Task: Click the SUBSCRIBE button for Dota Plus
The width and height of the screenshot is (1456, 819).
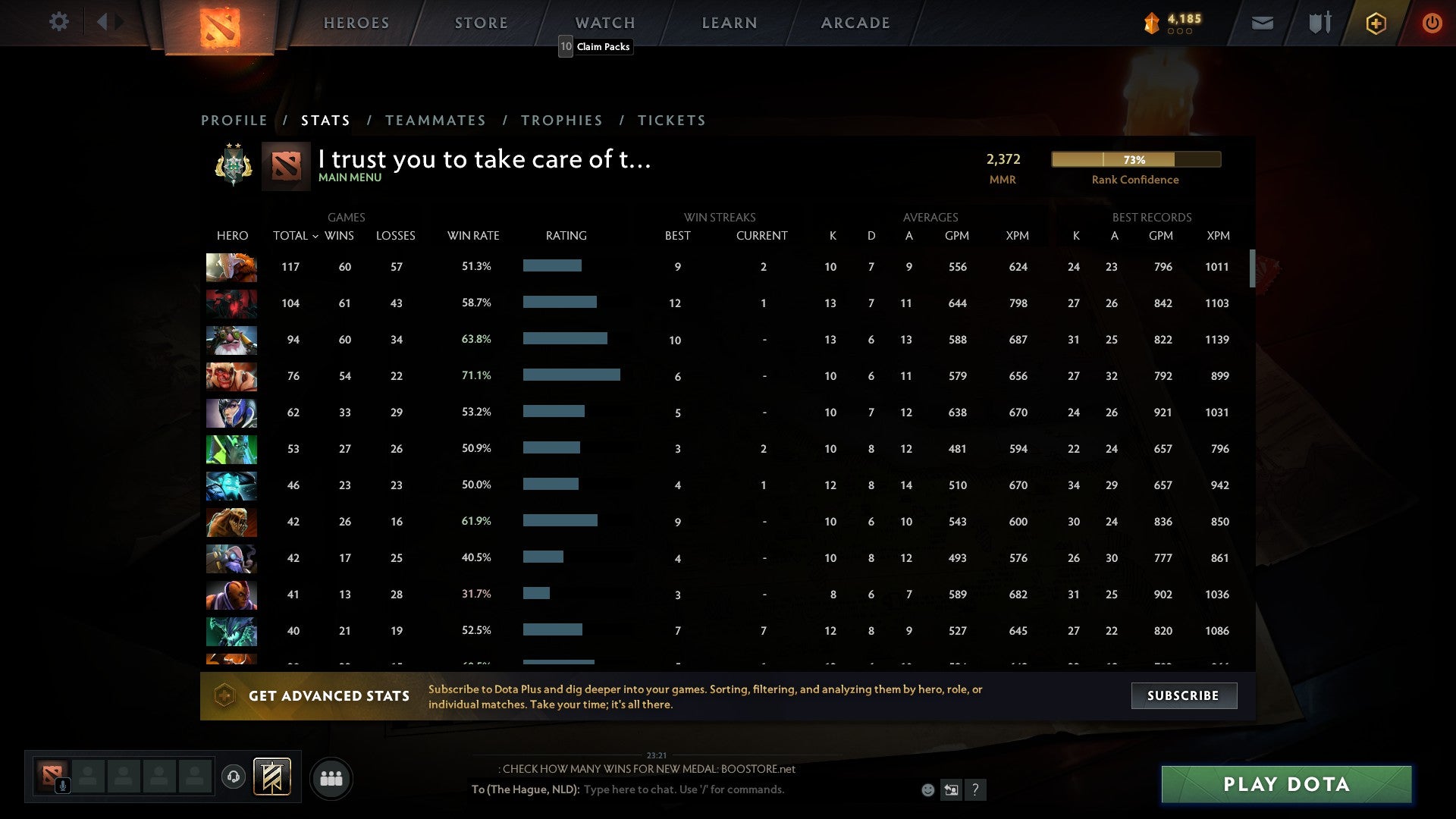Action: click(x=1184, y=695)
